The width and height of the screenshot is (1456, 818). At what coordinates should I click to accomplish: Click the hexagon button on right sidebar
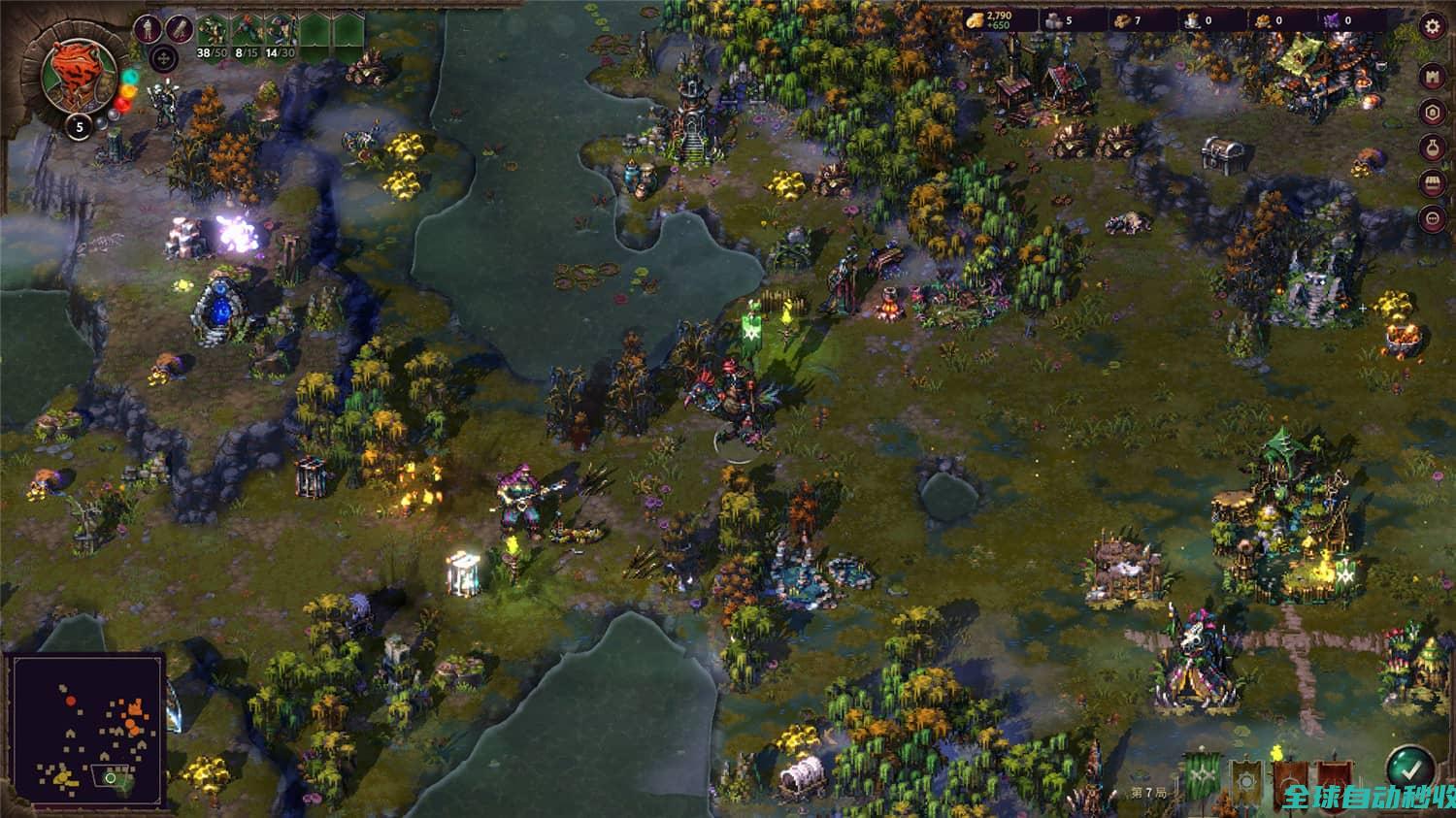1433,113
